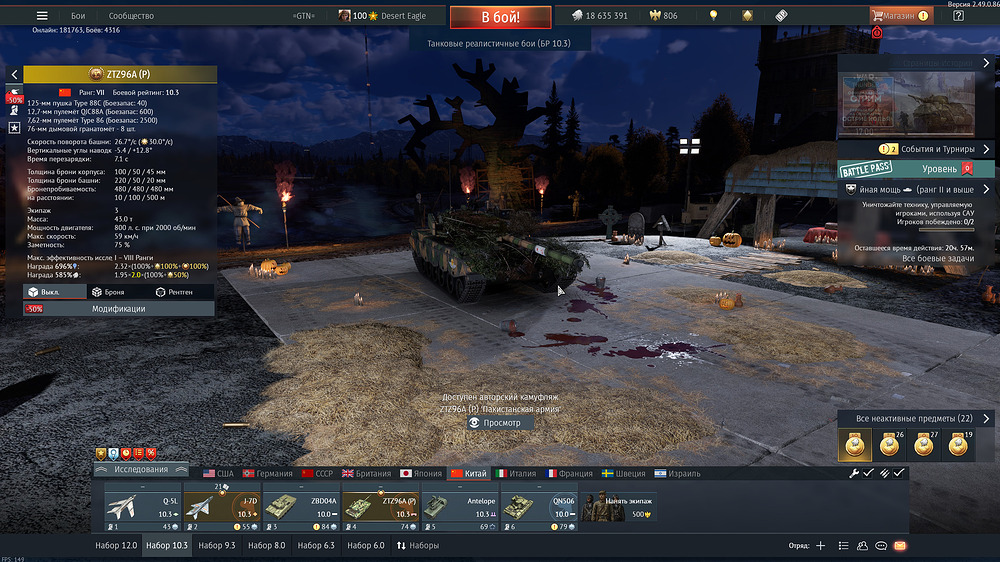Viewport: 1000px width, 562px height.
Task: Switch to the 'Рентген' x-ray view
Action: [183, 292]
